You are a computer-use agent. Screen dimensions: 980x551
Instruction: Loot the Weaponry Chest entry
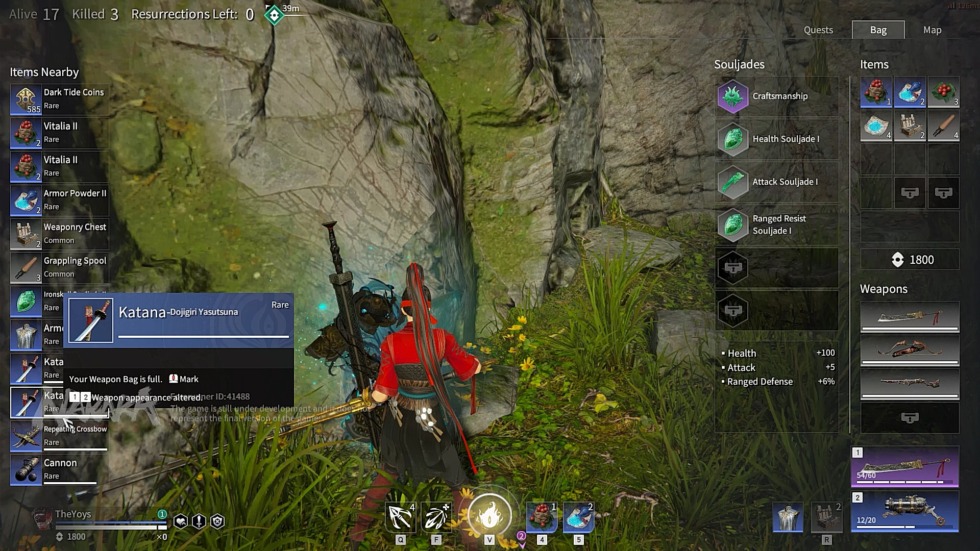tap(60, 234)
